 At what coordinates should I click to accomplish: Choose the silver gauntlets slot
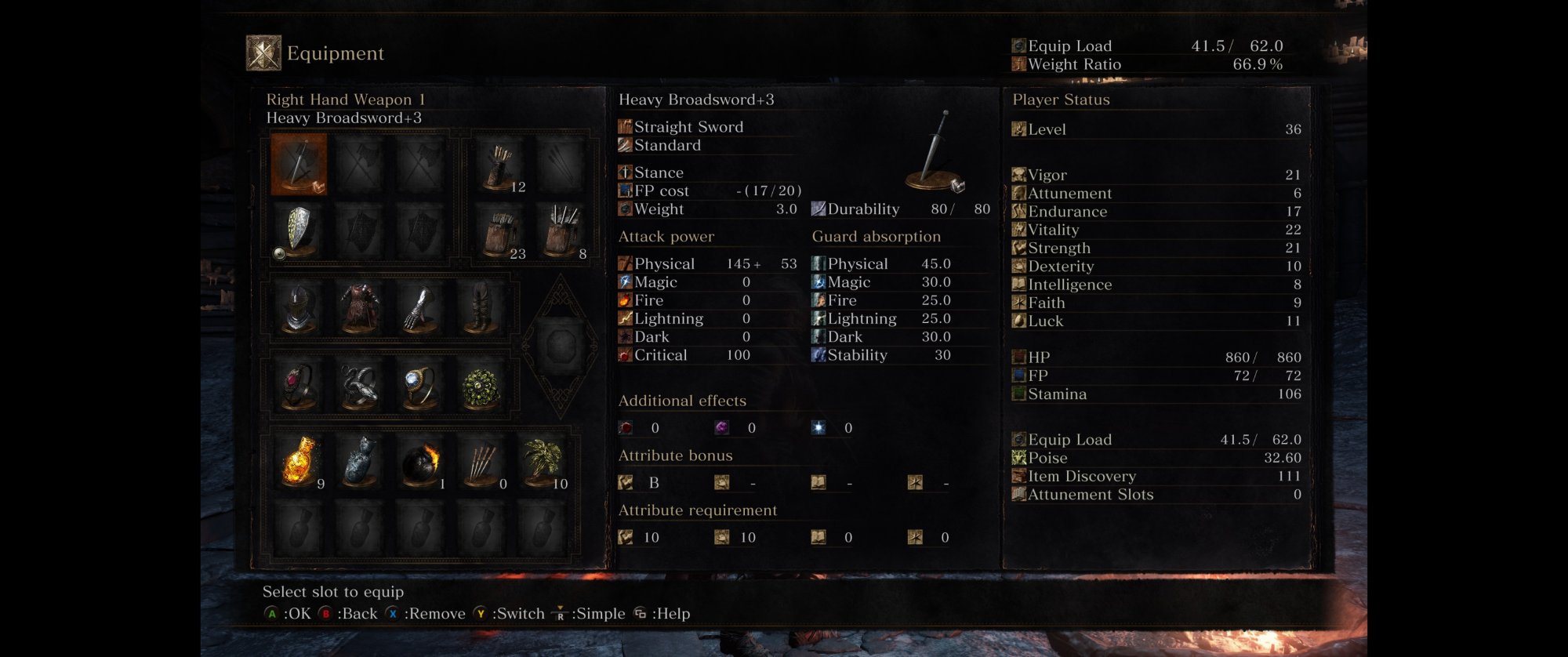tap(420, 308)
